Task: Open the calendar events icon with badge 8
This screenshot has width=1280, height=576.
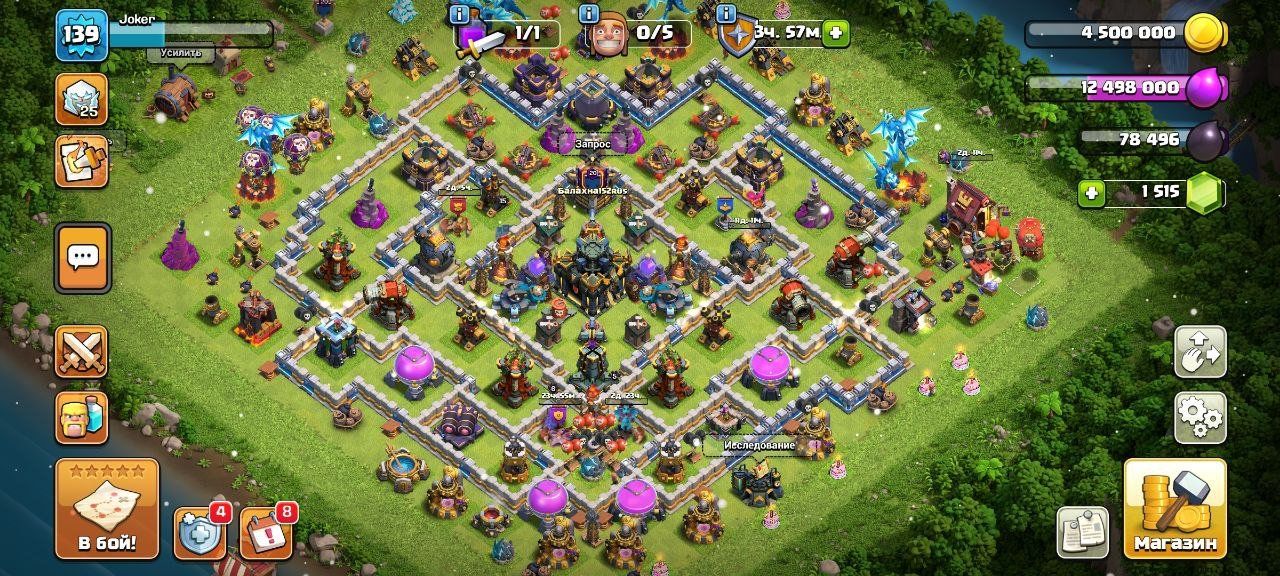Action: [x=265, y=533]
